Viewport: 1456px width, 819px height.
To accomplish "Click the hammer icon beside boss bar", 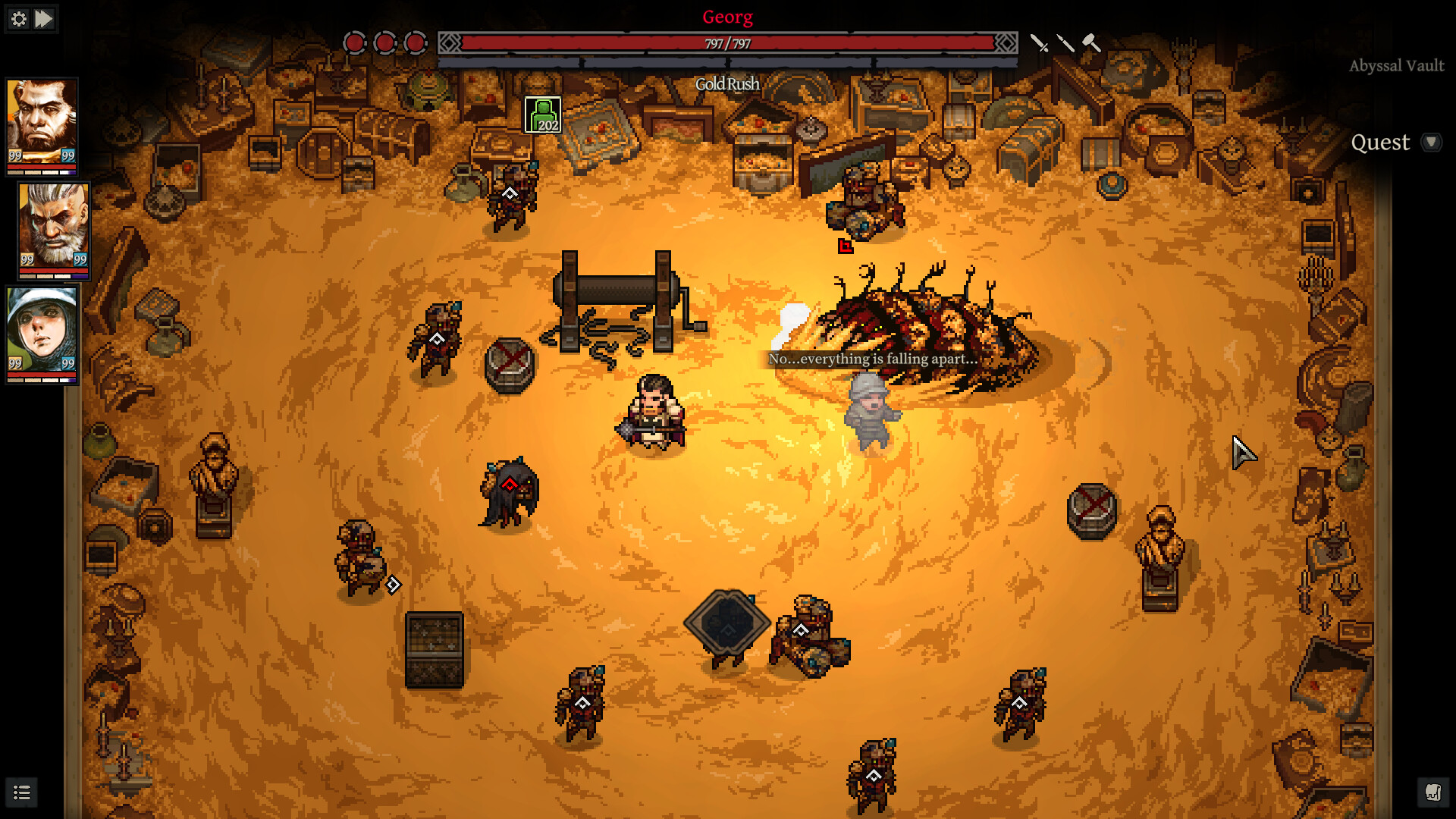I will click(1091, 43).
